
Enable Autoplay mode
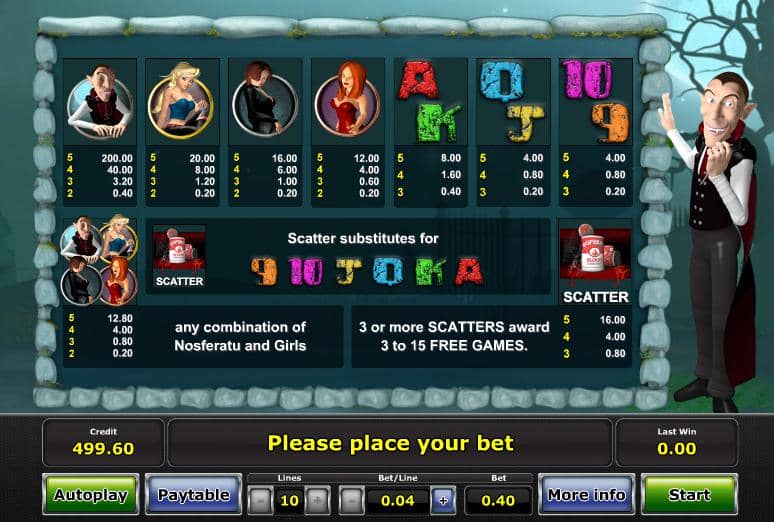tap(90, 495)
